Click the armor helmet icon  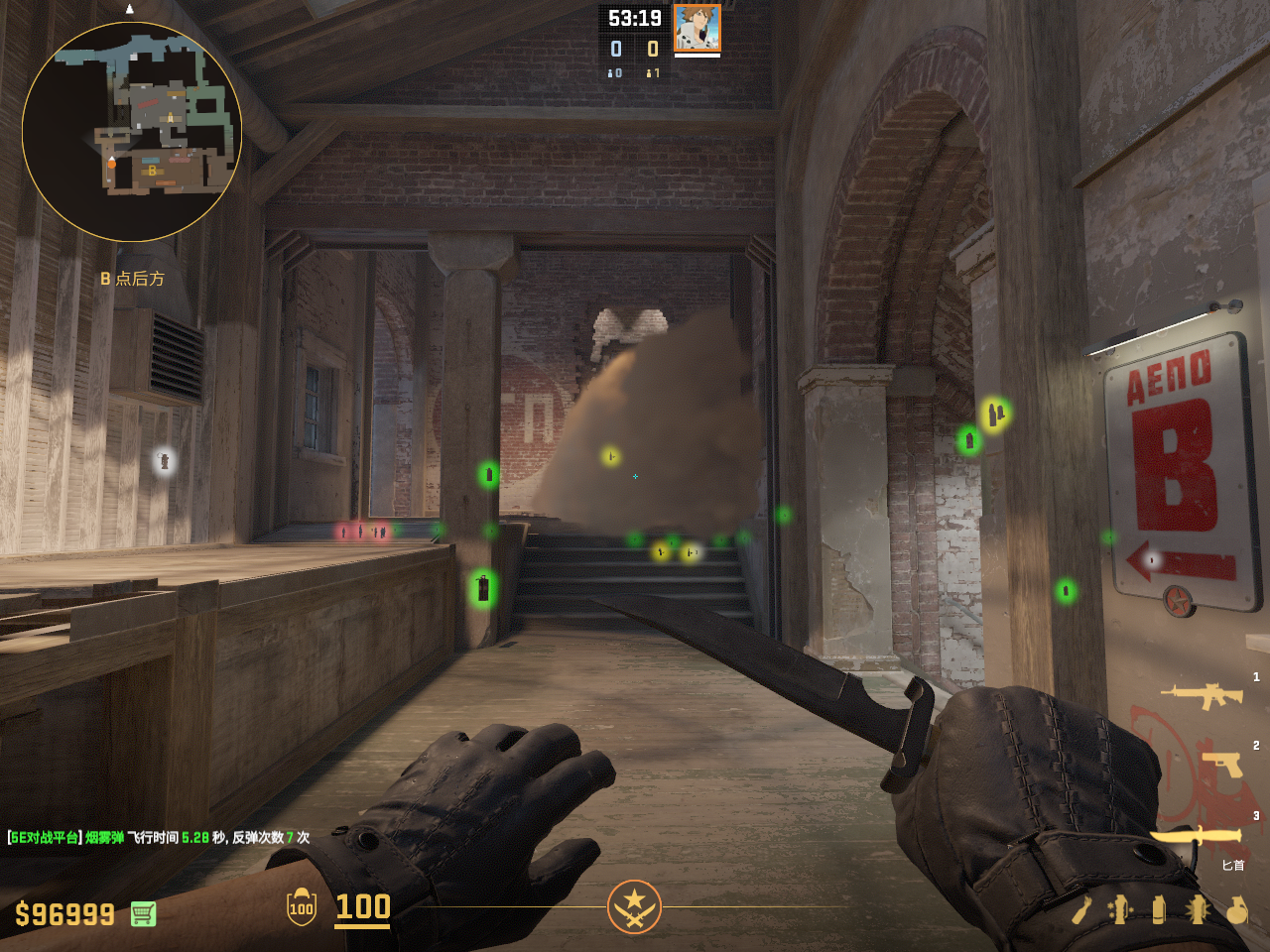(x=302, y=906)
